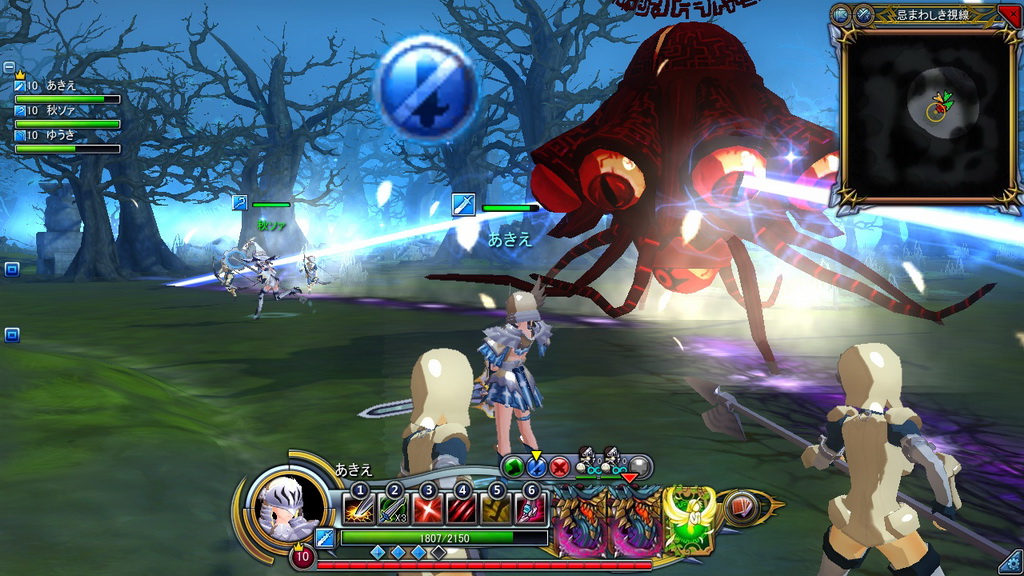
Task: Collapse the party list with minus button
Action: point(9,68)
